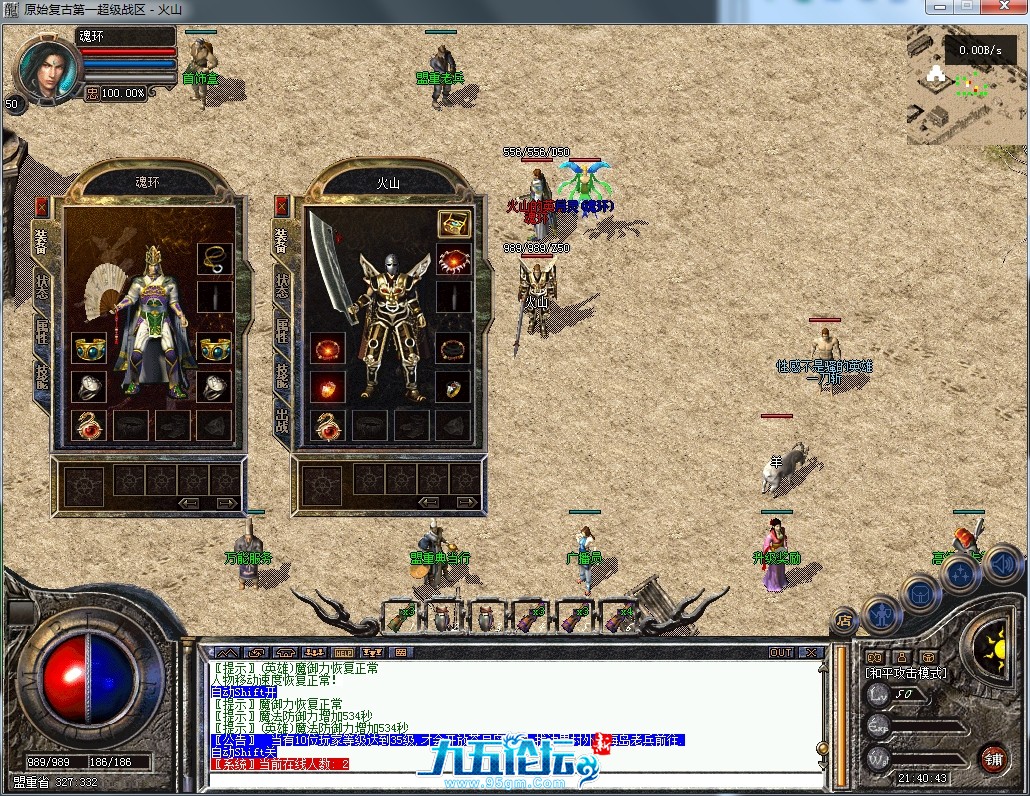Open the character figure round button

tap(883, 610)
